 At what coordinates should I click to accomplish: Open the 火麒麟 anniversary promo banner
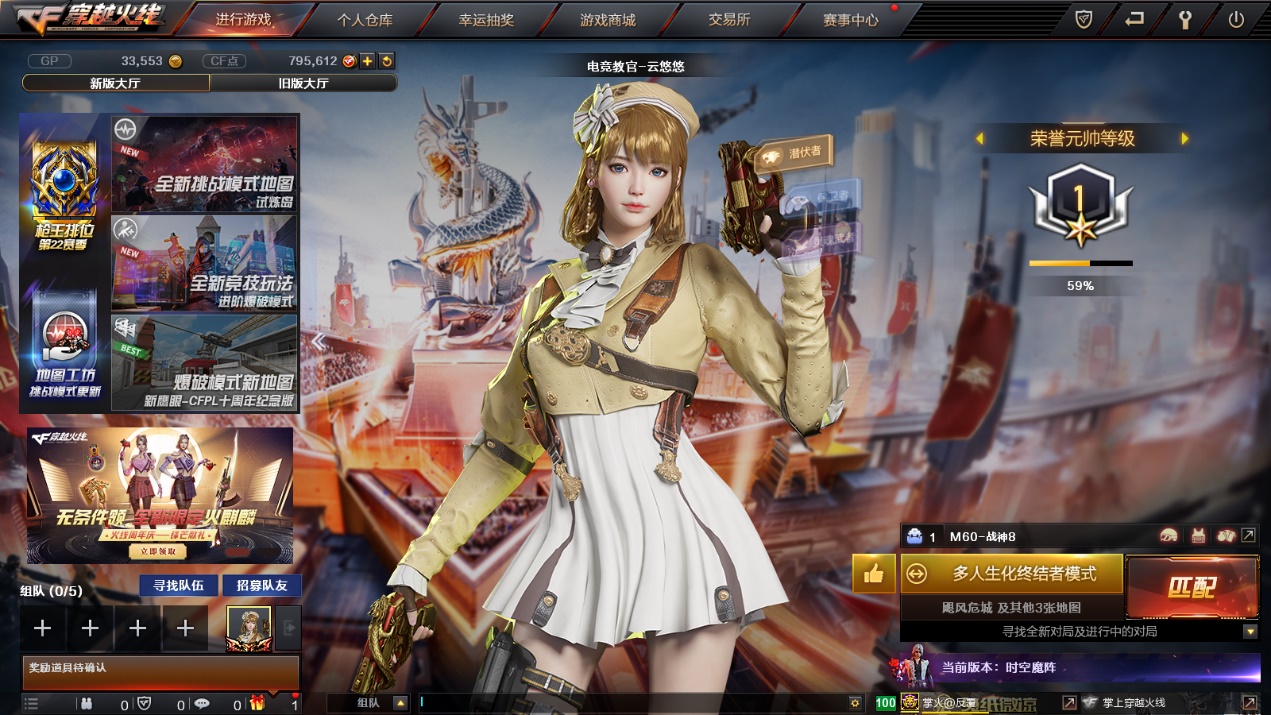[x=160, y=495]
